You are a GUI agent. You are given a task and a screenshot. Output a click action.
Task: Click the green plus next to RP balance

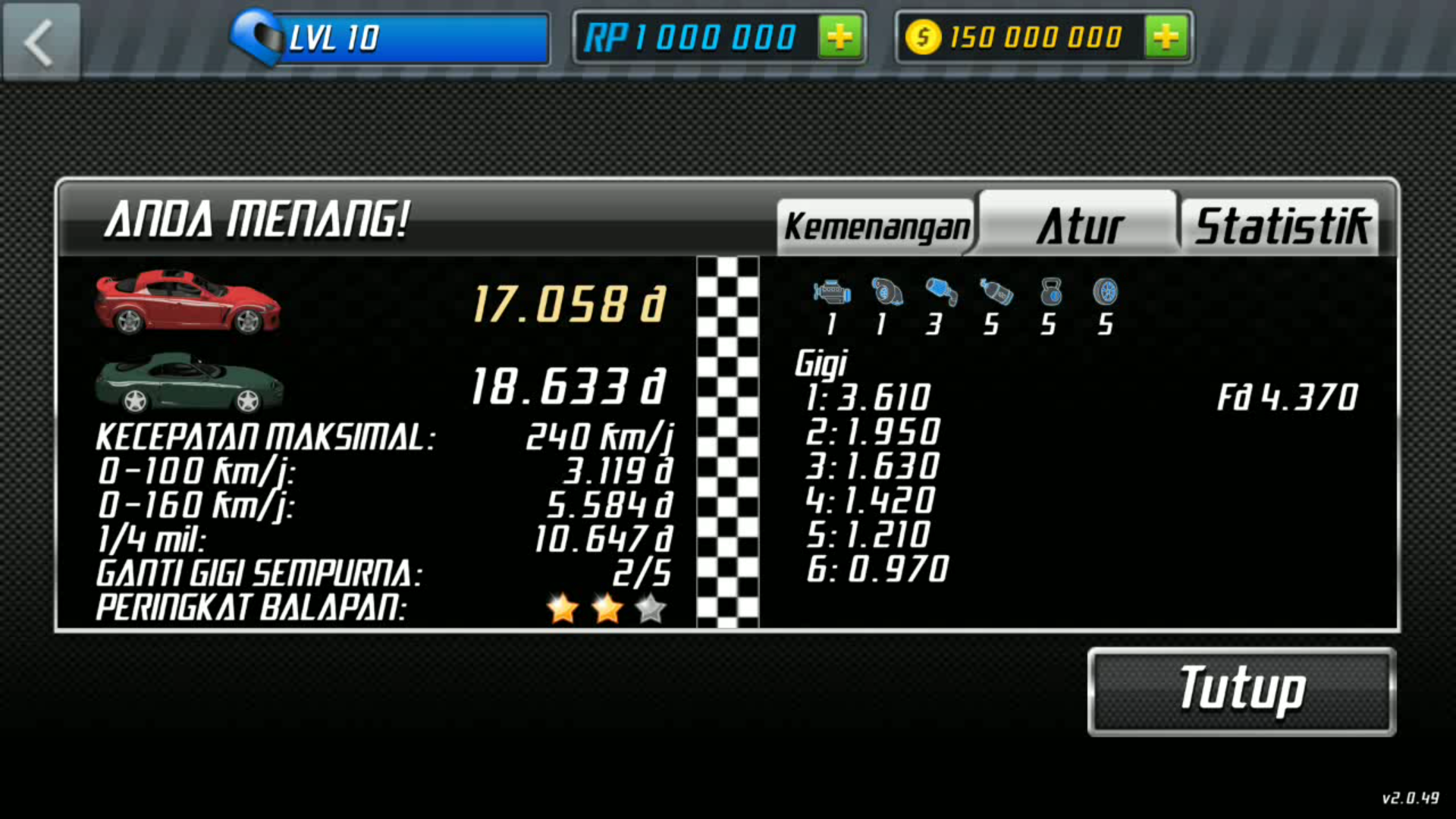point(839,37)
